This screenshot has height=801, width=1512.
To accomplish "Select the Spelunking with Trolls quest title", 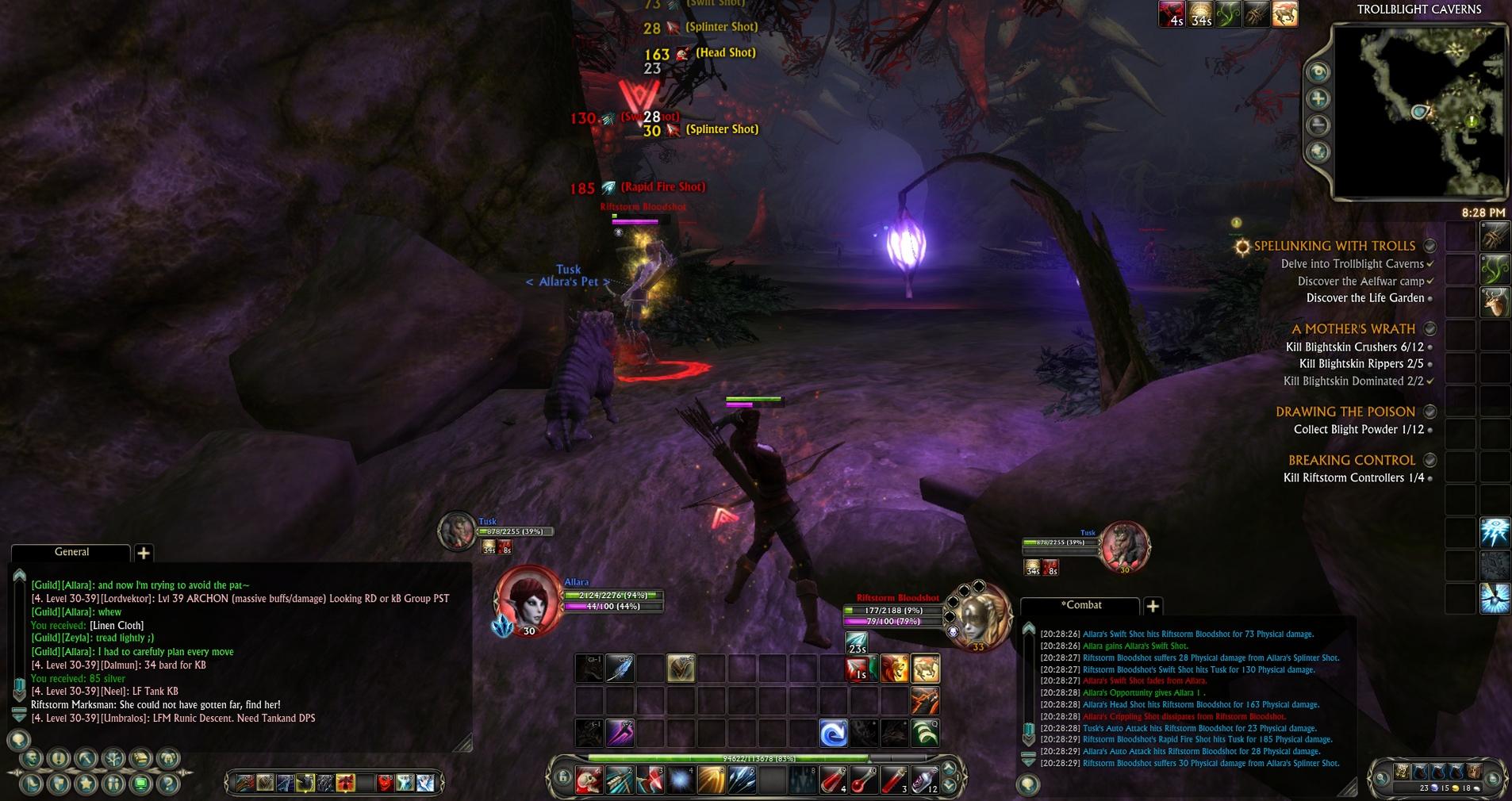I will pos(1334,246).
